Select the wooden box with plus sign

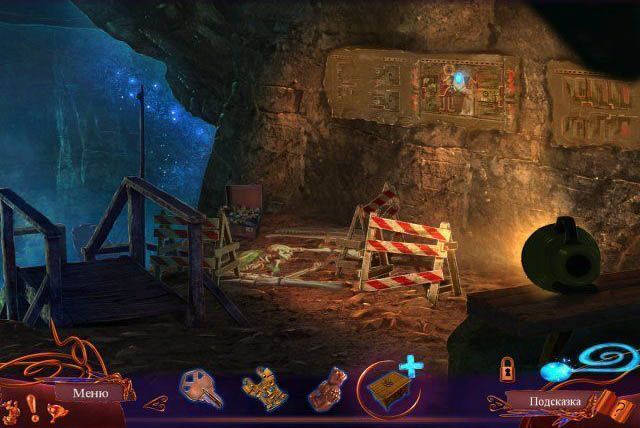click(392, 388)
